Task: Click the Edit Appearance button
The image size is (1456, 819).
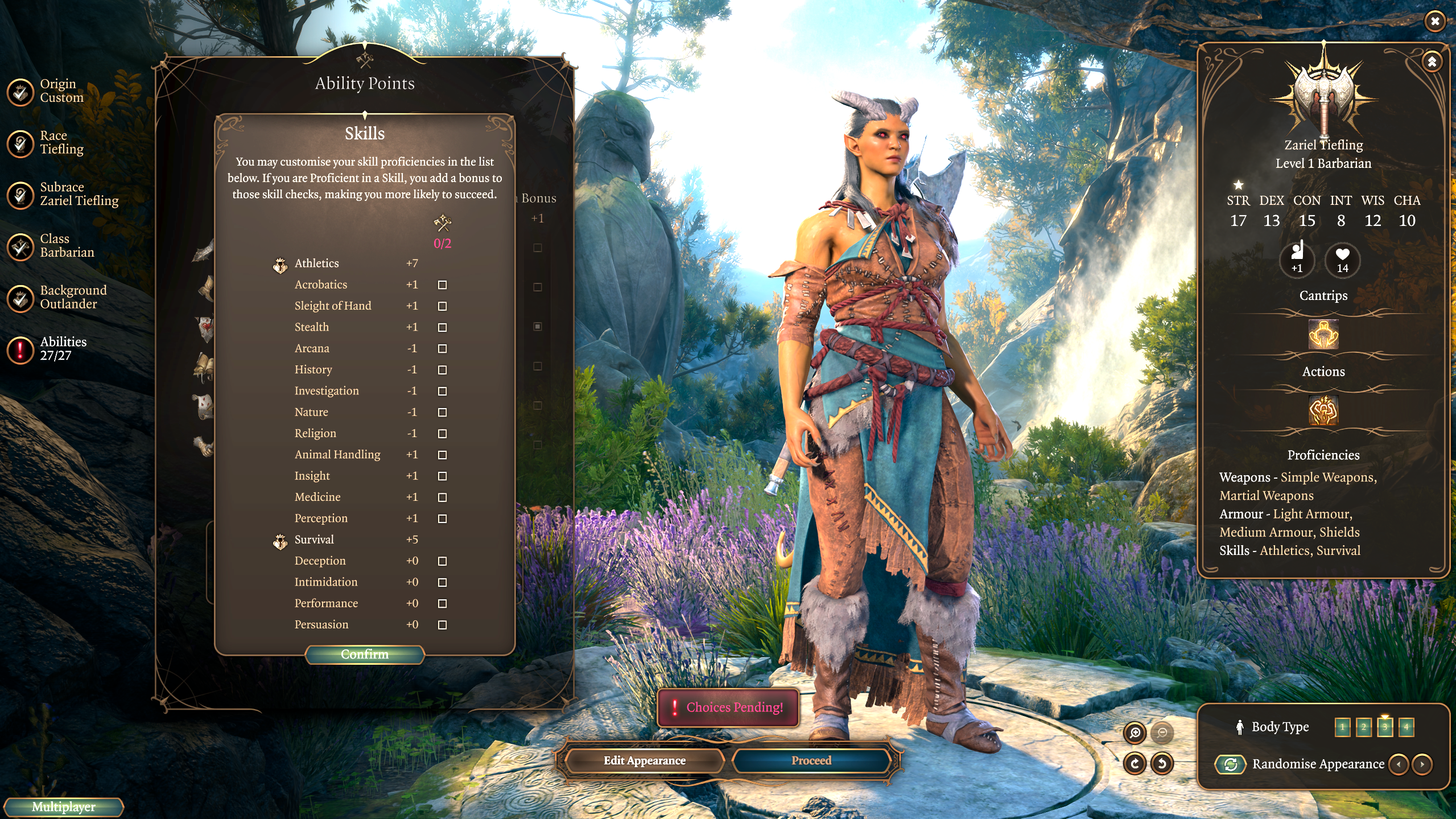Action: 644,761
